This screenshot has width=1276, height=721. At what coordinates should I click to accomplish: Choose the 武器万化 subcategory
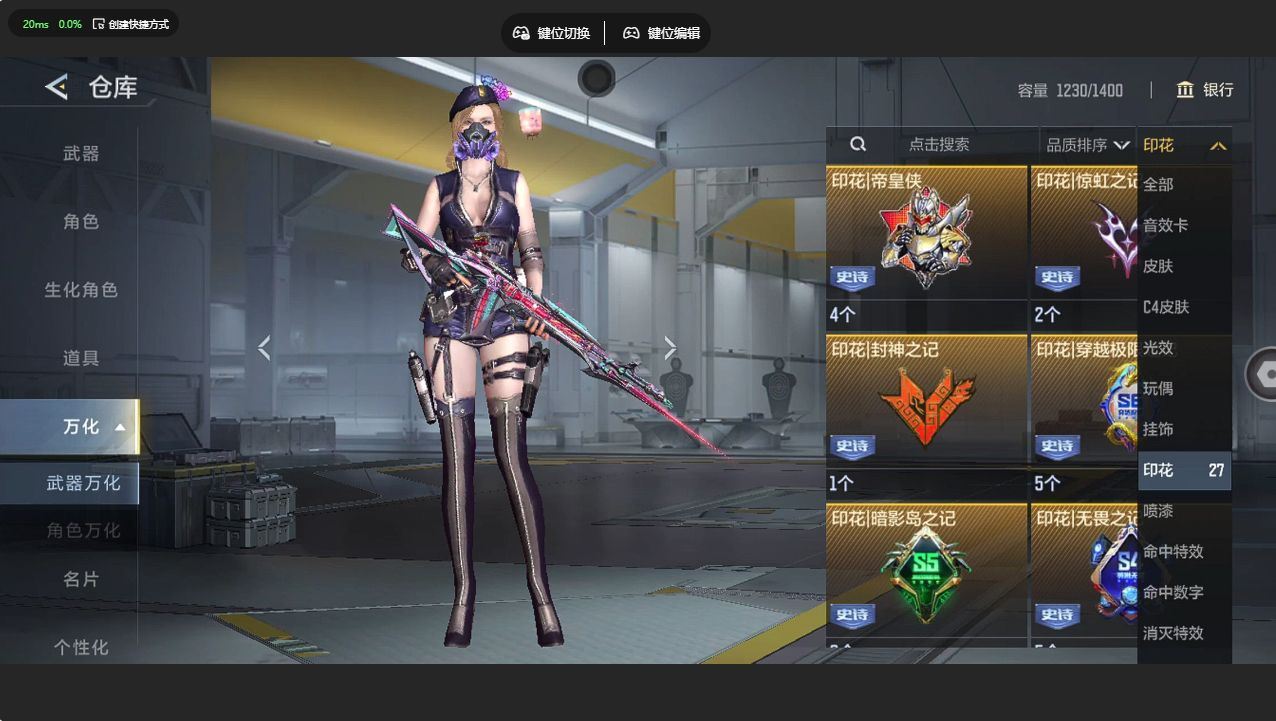[82, 484]
